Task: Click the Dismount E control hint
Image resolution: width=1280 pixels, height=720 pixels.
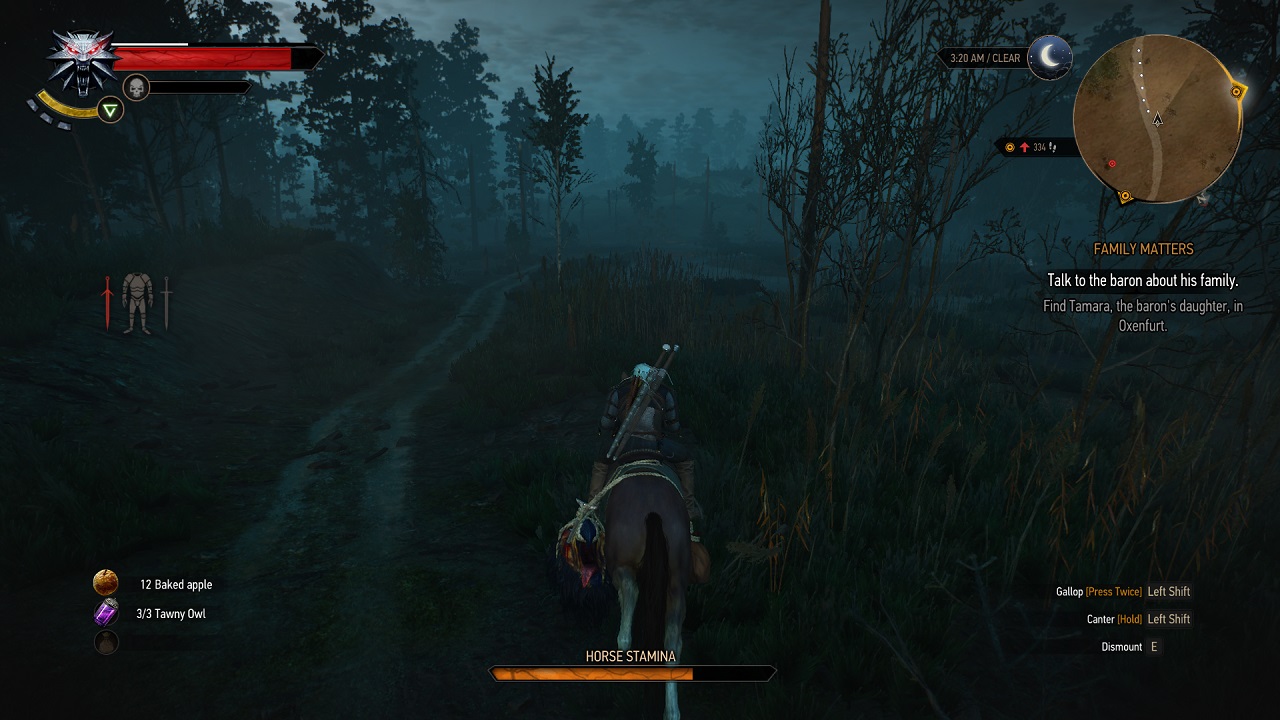Action: (x=1131, y=646)
